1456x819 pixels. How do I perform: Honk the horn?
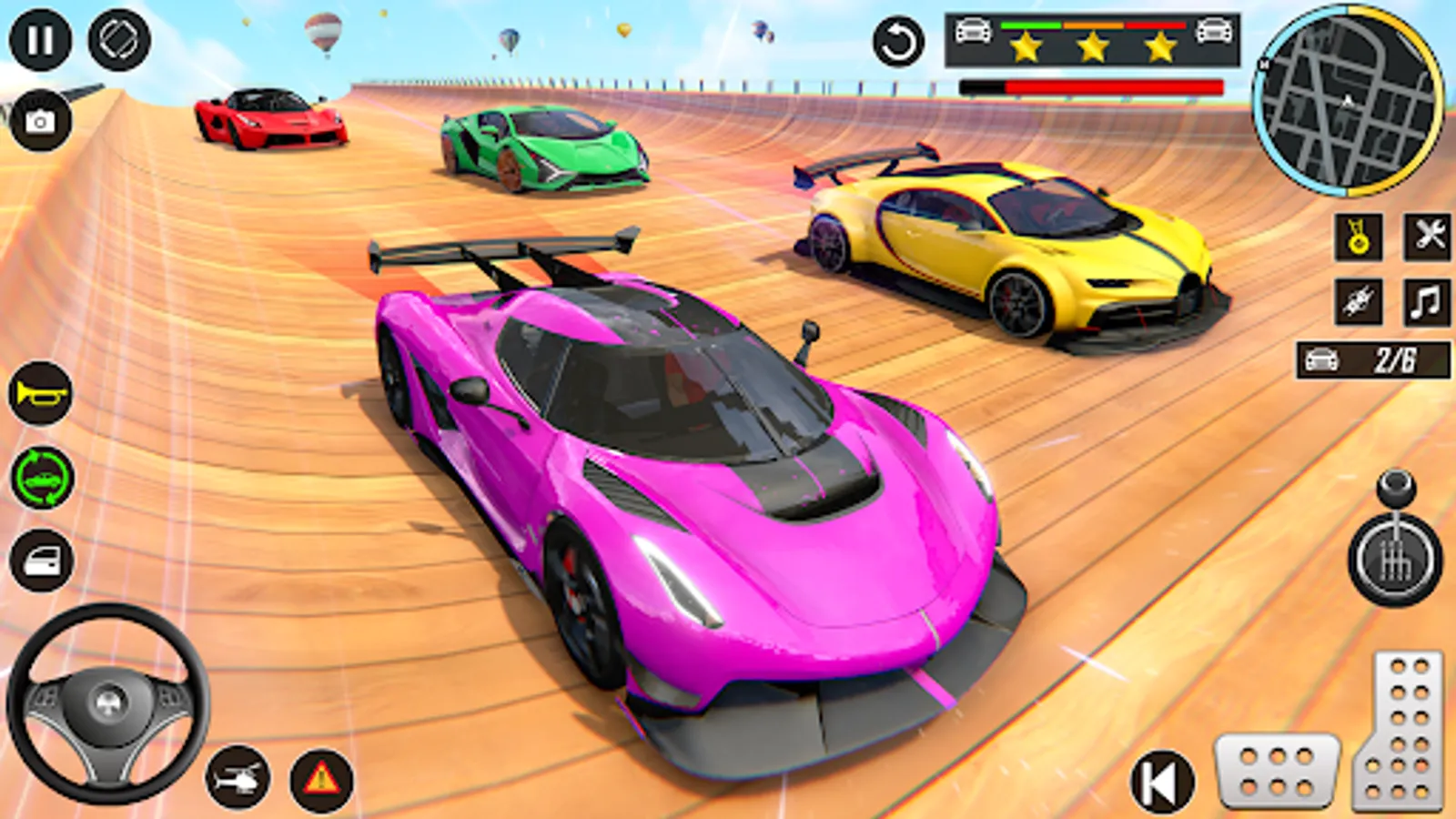point(38,395)
